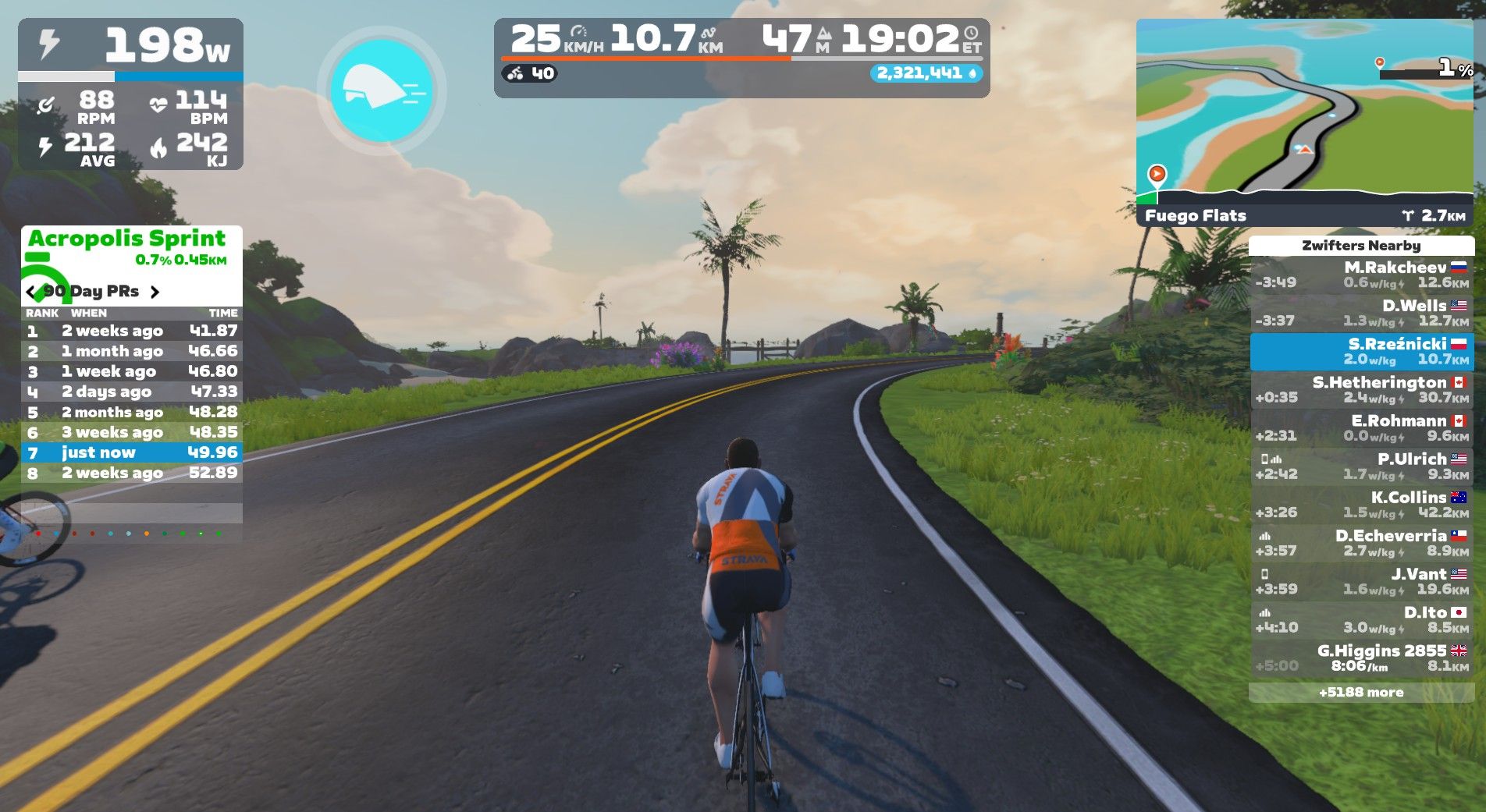The image size is (1486, 812).
Task: Pick E.Rohmann in the riders list
Action: (1361, 428)
